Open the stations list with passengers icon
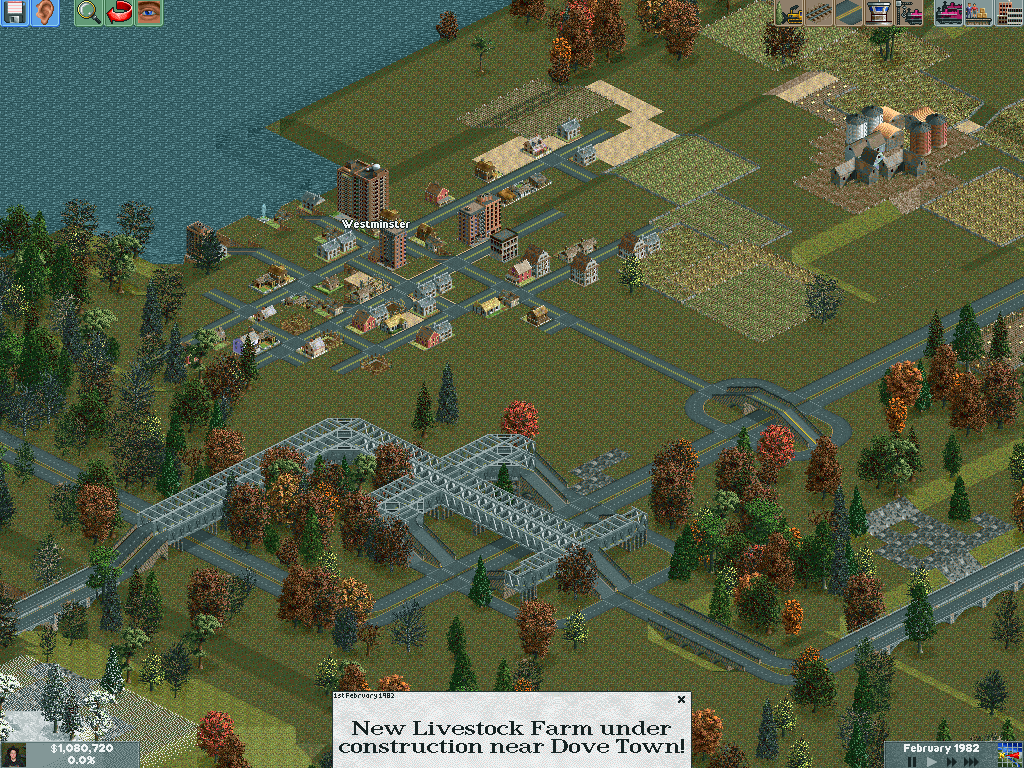Screen dimensions: 1024x768 pyautogui.click(x=979, y=13)
